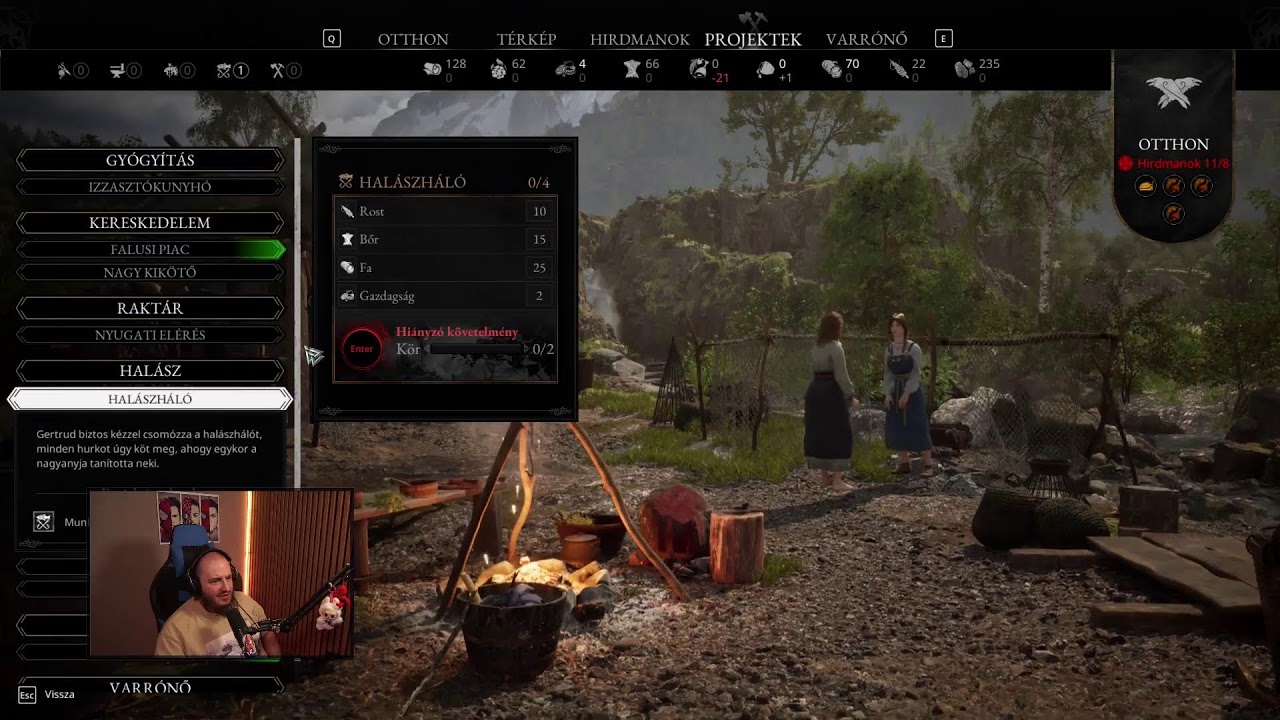The width and height of the screenshot is (1280, 720).
Task: Switch to the Otthon tab
Action: coord(413,40)
